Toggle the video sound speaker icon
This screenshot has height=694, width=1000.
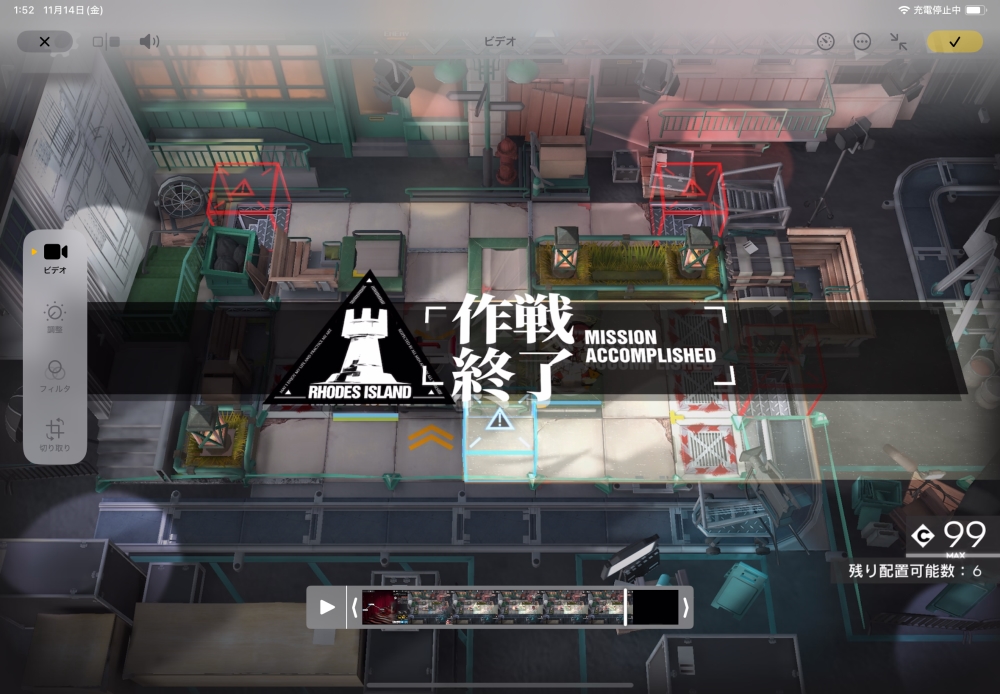tap(149, 42)
